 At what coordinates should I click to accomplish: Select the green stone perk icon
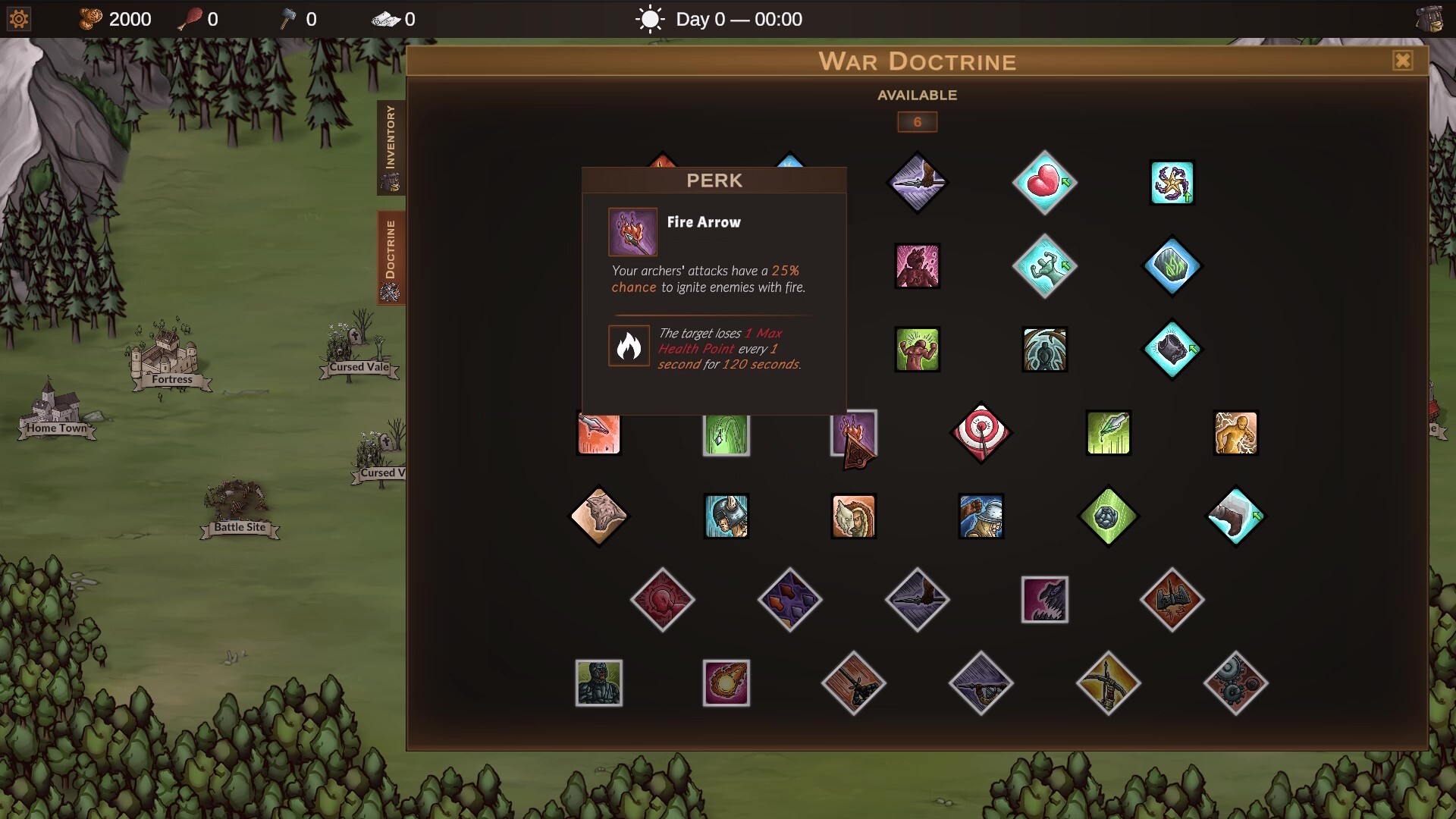(x=1109, y=516)
